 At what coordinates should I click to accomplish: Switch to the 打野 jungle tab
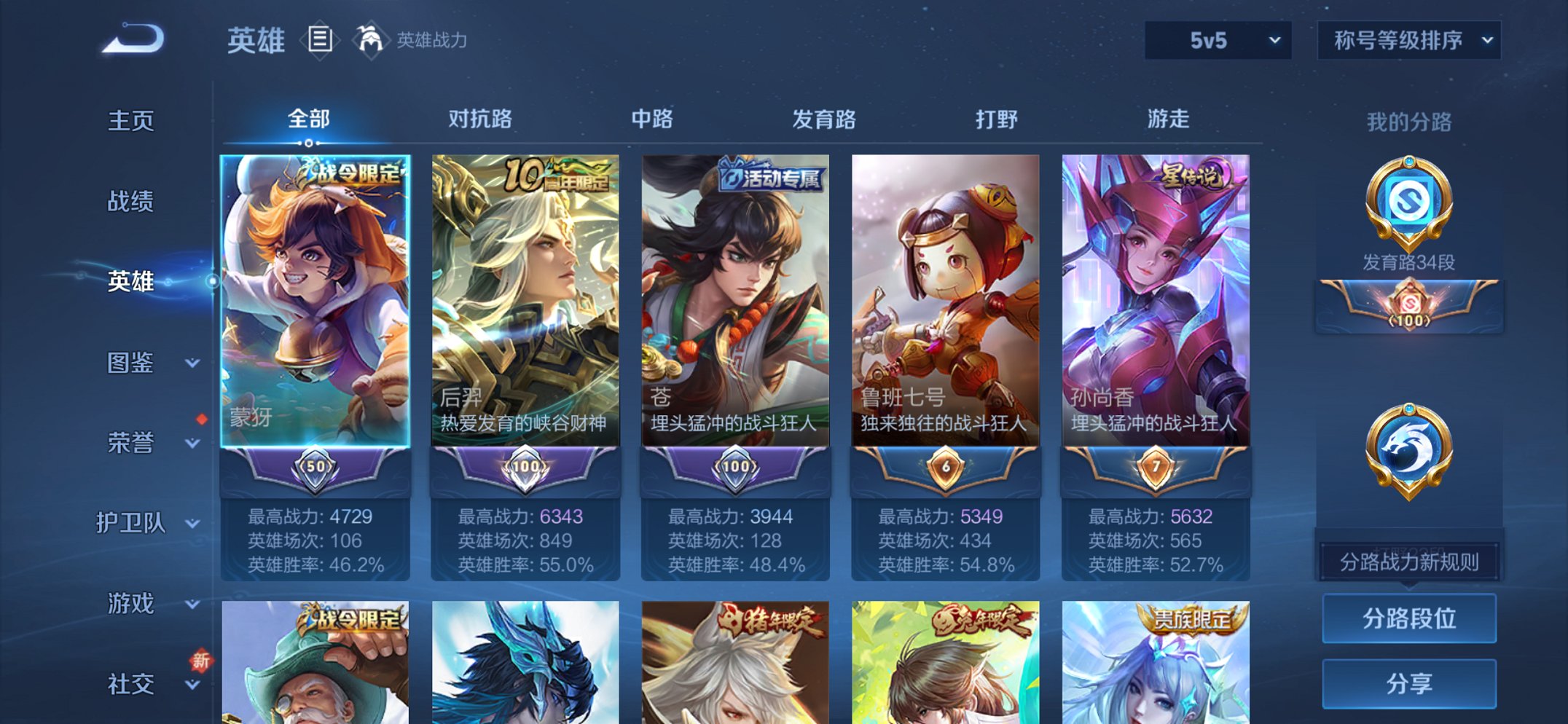[x=998, y=119]
